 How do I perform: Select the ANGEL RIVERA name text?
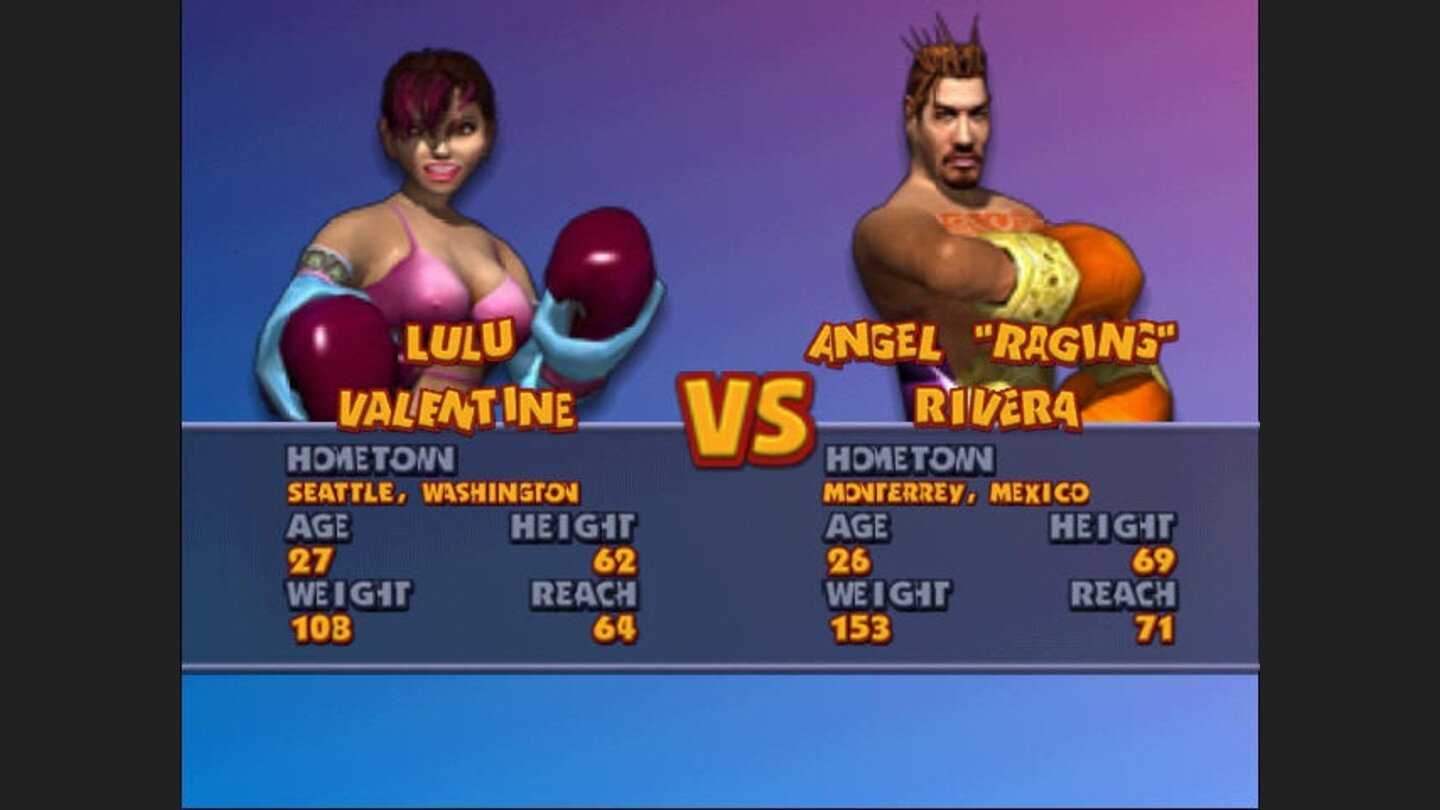tap(990, 375)
